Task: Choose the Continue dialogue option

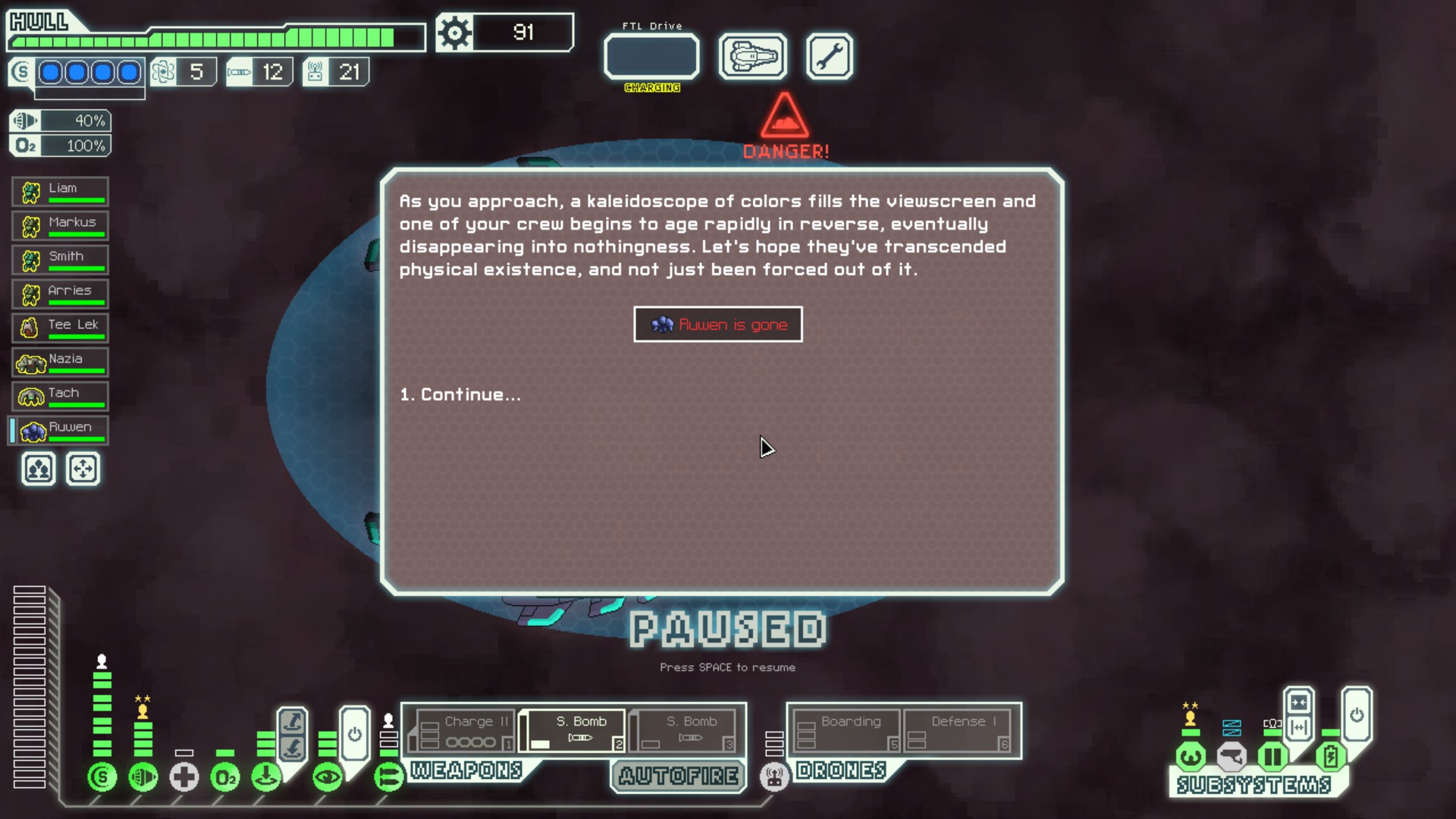Action: (x=460, y=394)
